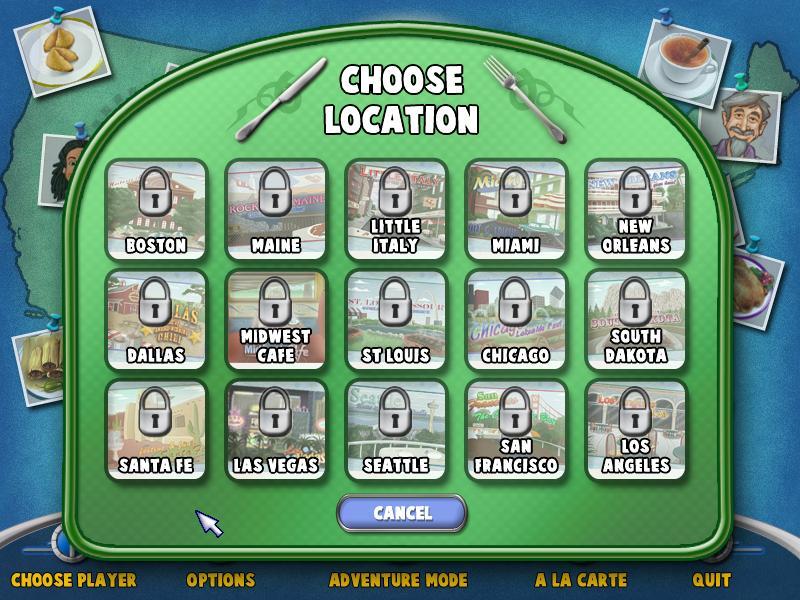Select the Boston location tile
Image resolution: width=800 pixels, height=600 pixels.
click(x=156, y=210)
